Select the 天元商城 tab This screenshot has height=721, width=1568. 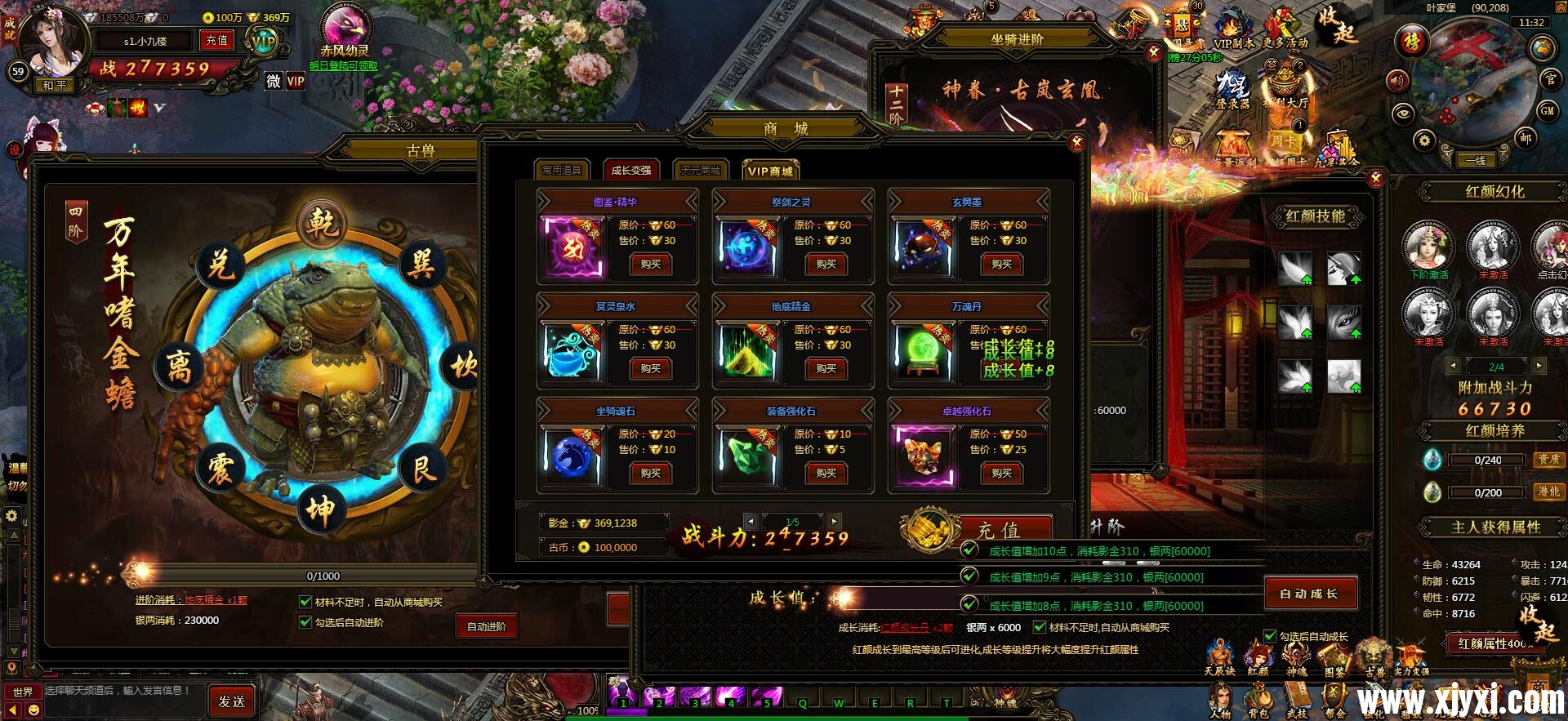[701, 170]
